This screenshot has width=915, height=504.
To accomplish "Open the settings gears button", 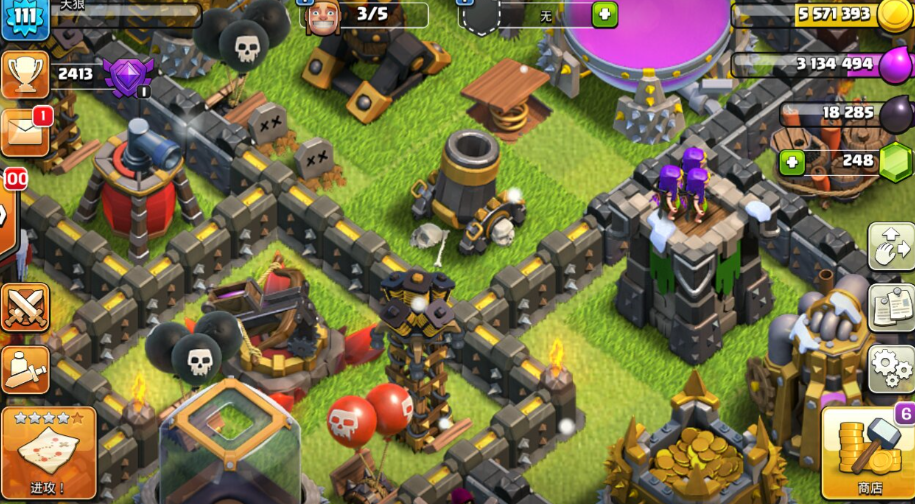I will point(890,368).
